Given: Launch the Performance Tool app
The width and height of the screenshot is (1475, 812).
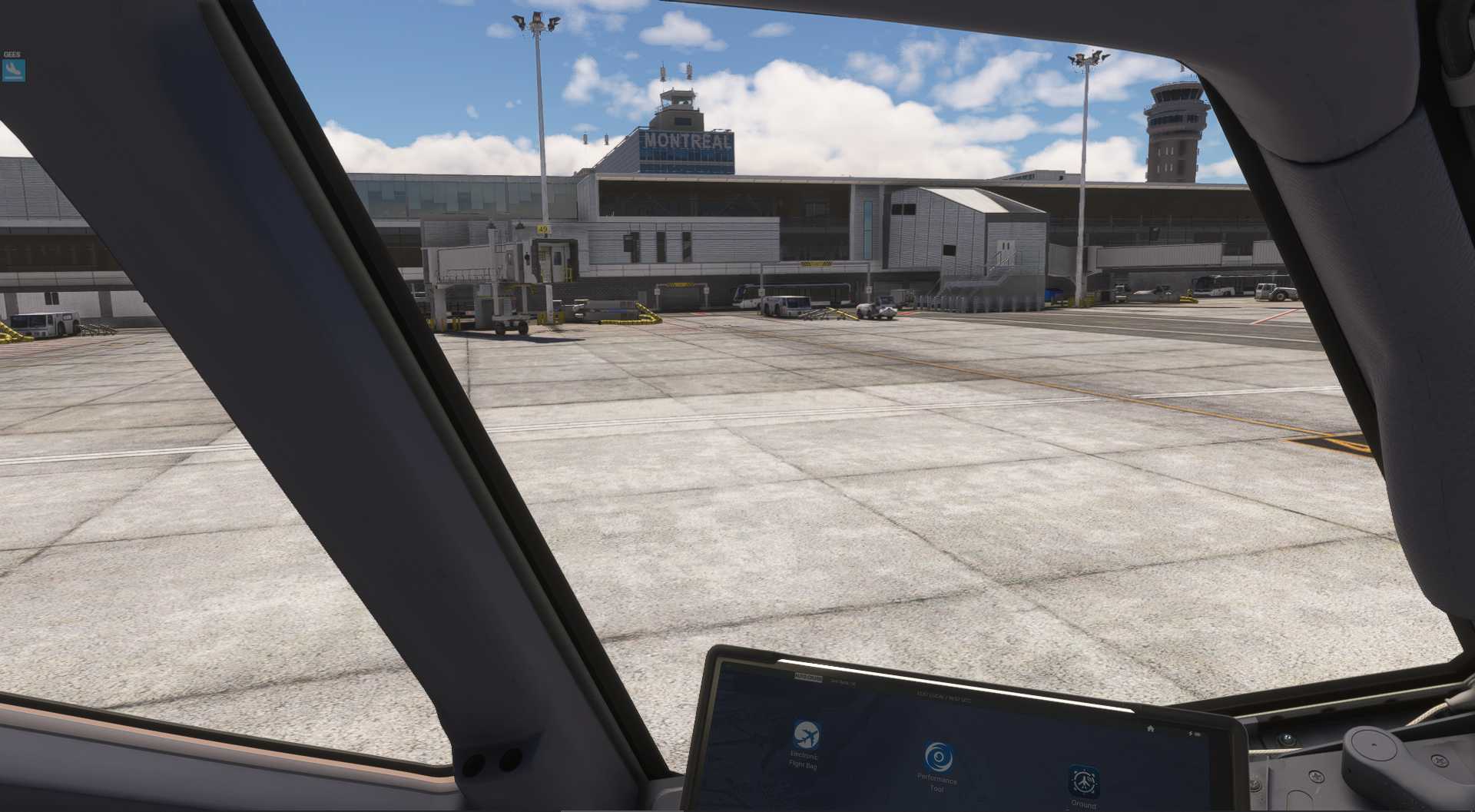Looking at the screenshot, I should pyautogui.click(x=938, y=757).
